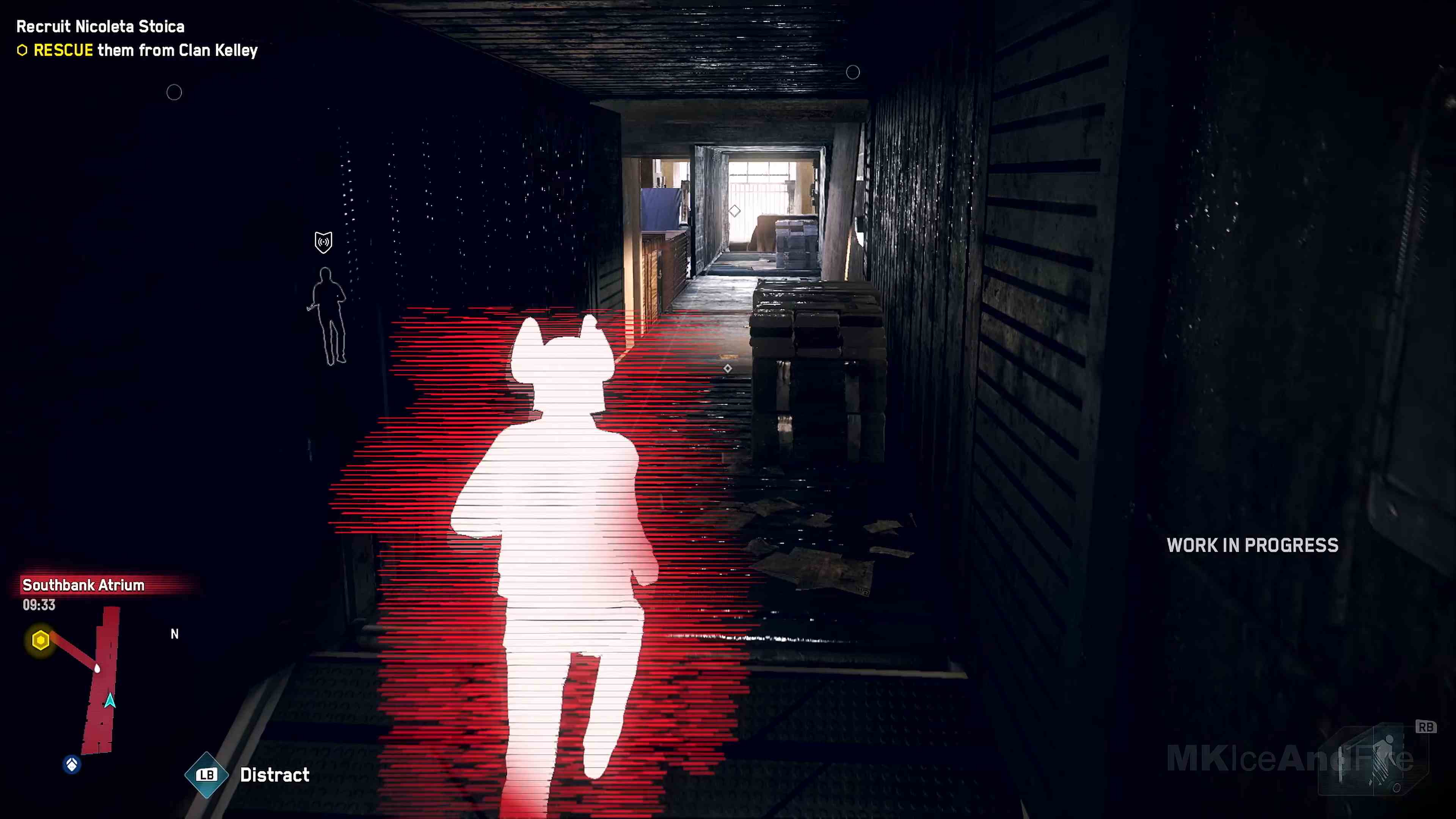Click the diamond waypoint marker in the corridor center
Viewport: 1456px width, 819px height.
(x=728, y=368)
